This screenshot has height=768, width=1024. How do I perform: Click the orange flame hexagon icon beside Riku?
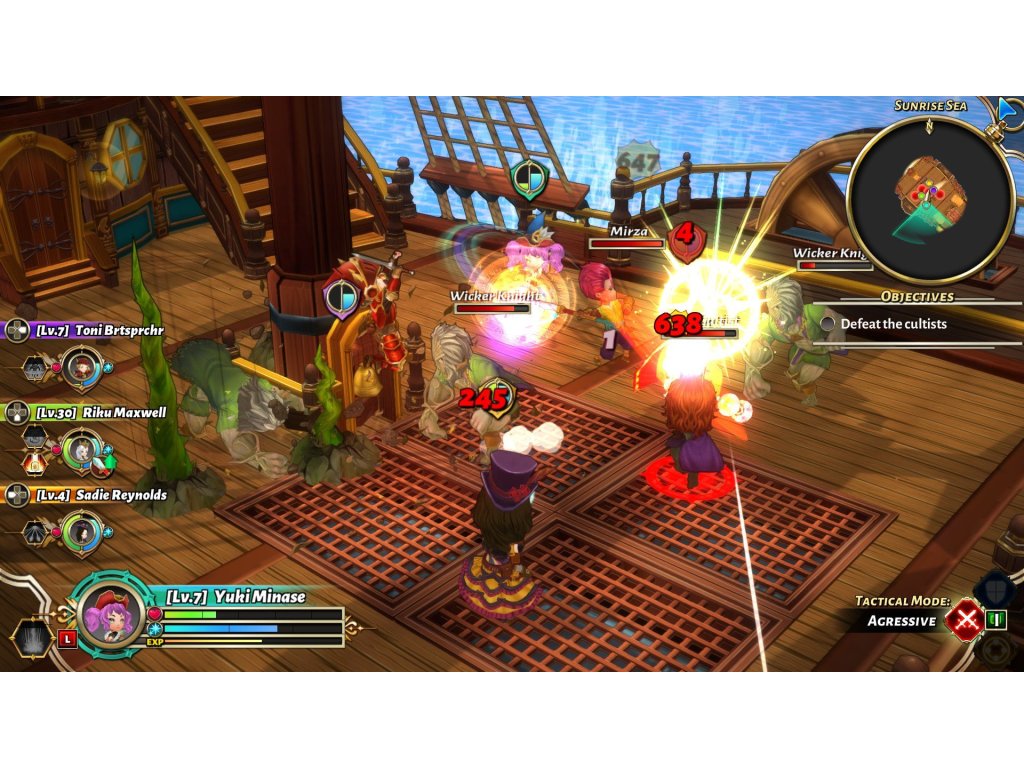tap(35, 462)
